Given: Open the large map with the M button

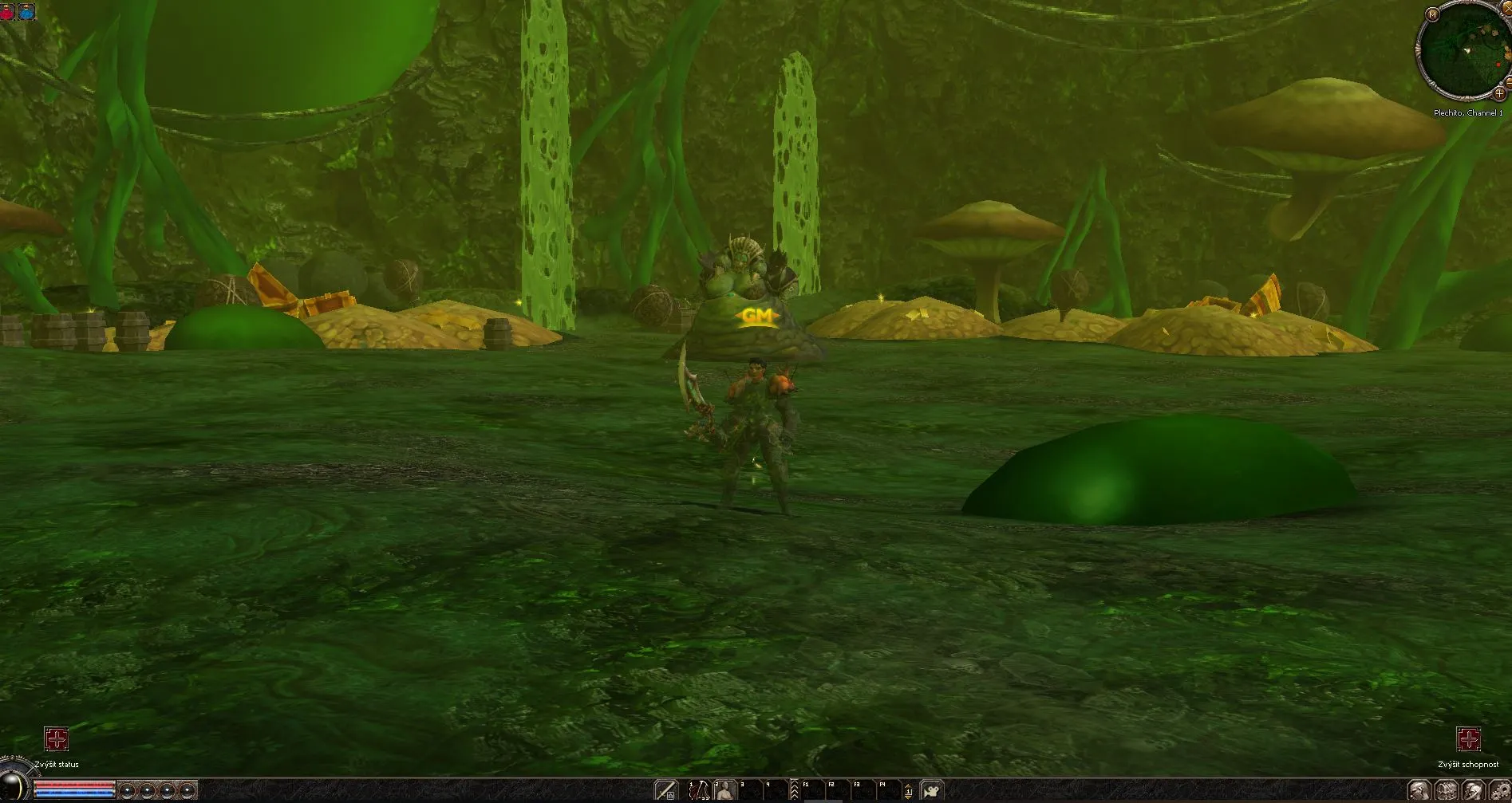Looking at the screenshot, I should [x=1432, y=14].
